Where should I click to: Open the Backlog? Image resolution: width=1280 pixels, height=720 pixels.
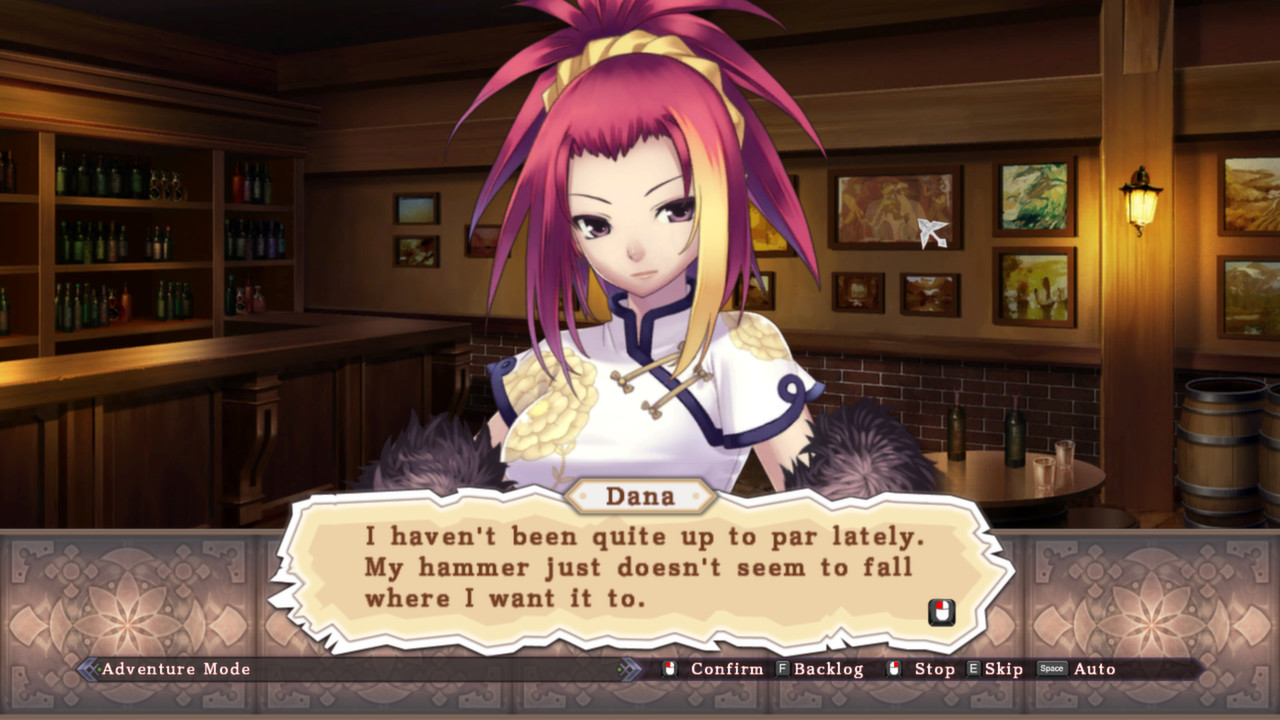coord(830,669)
